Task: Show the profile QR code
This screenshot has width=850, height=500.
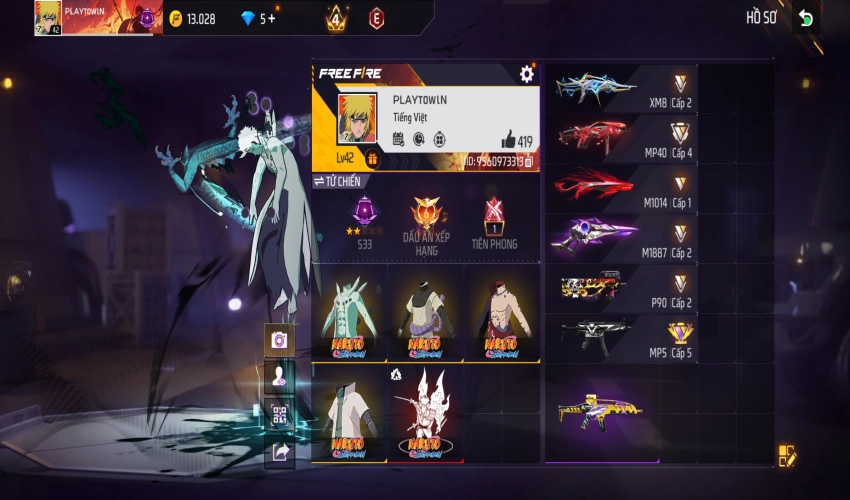Action: click(x=279, y=414)
